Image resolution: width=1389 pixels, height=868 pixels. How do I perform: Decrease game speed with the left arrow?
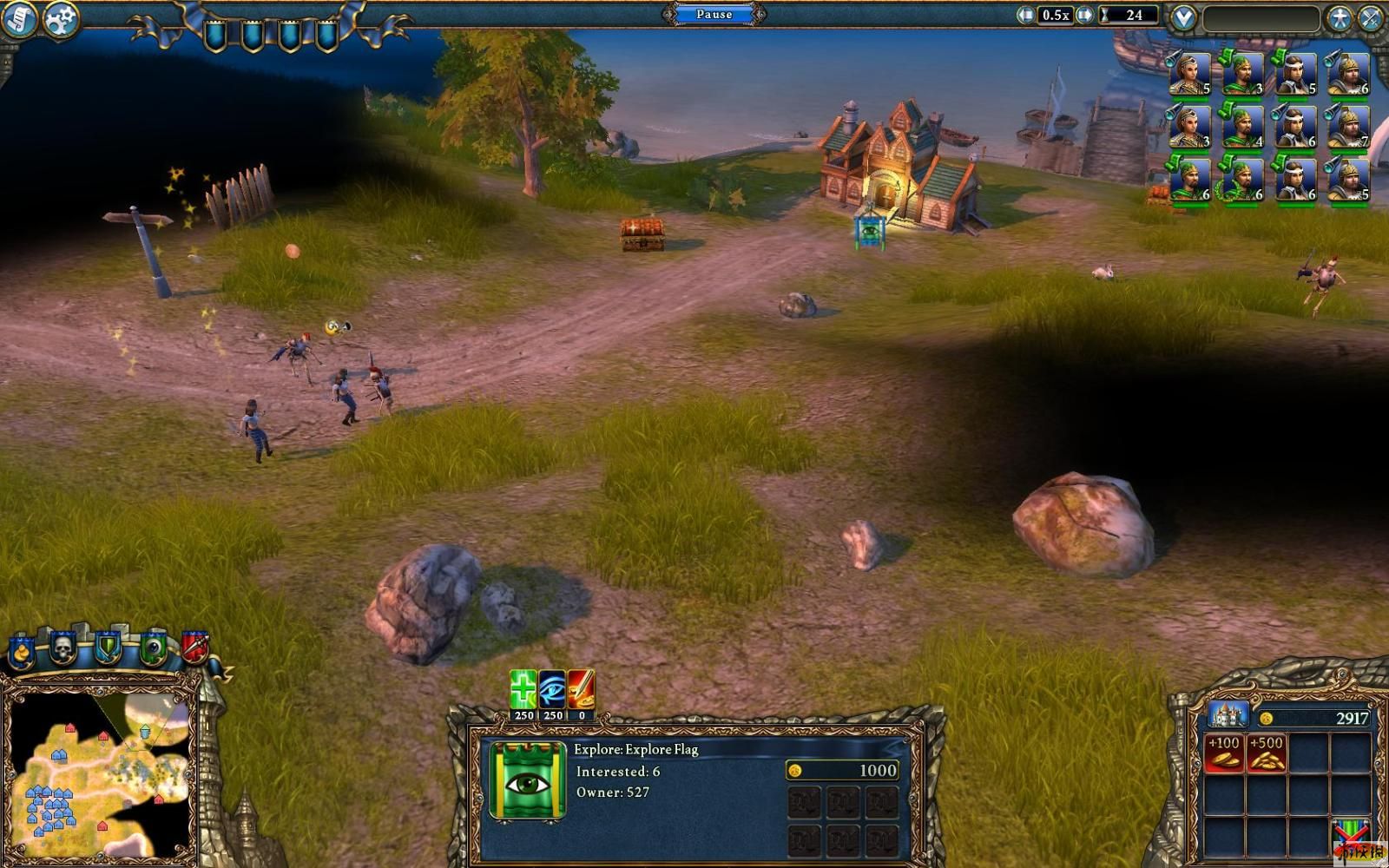tap(1025, 15)
